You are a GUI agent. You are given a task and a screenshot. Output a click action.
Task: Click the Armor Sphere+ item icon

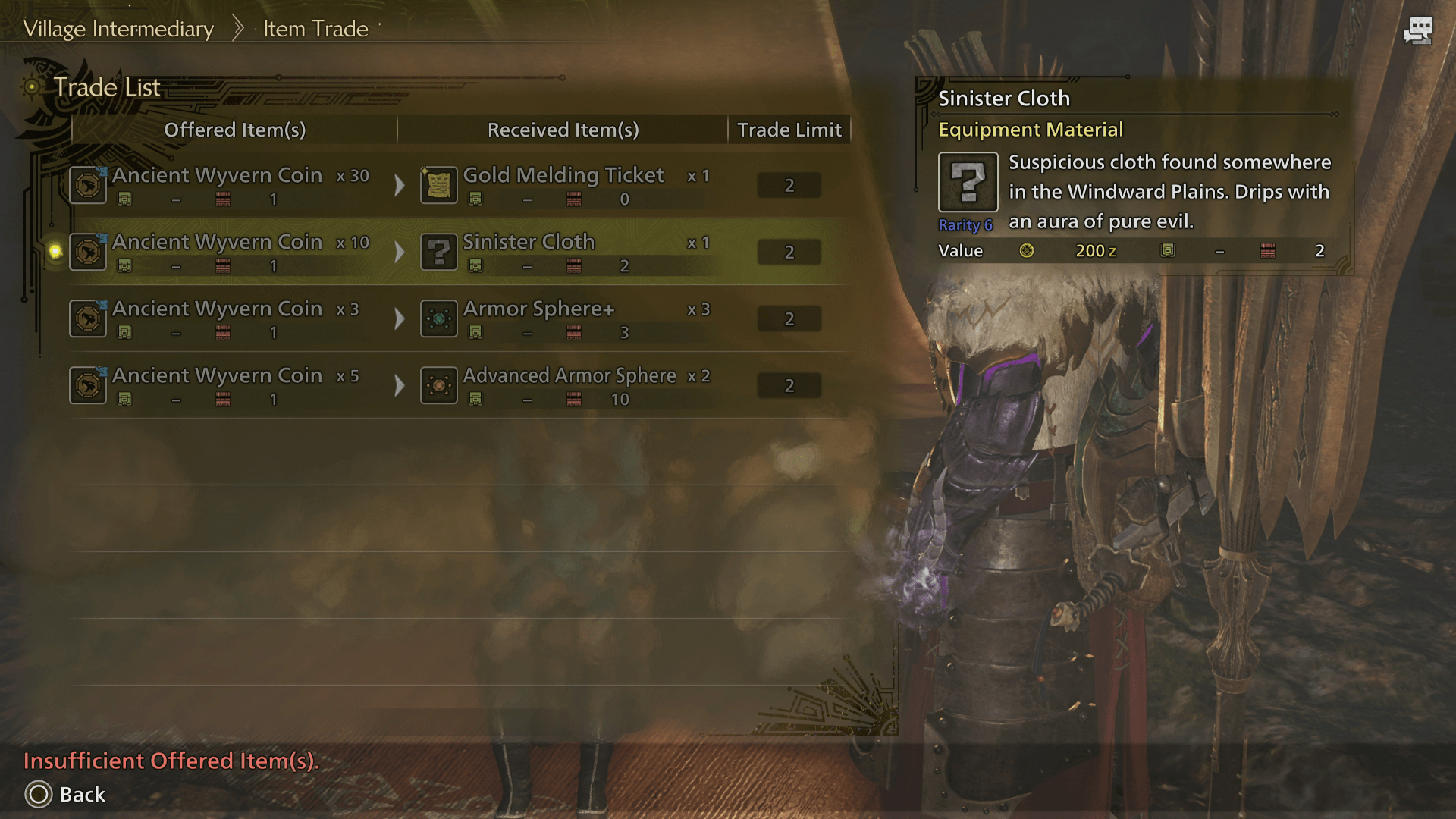click(439, 318)
